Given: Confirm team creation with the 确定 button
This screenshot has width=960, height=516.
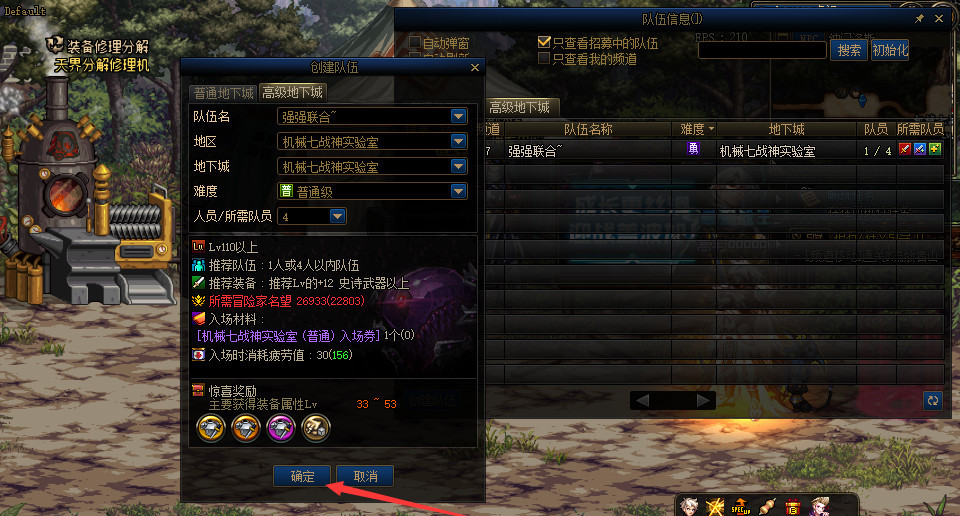Looking at the screenshot, I should 302,476.
